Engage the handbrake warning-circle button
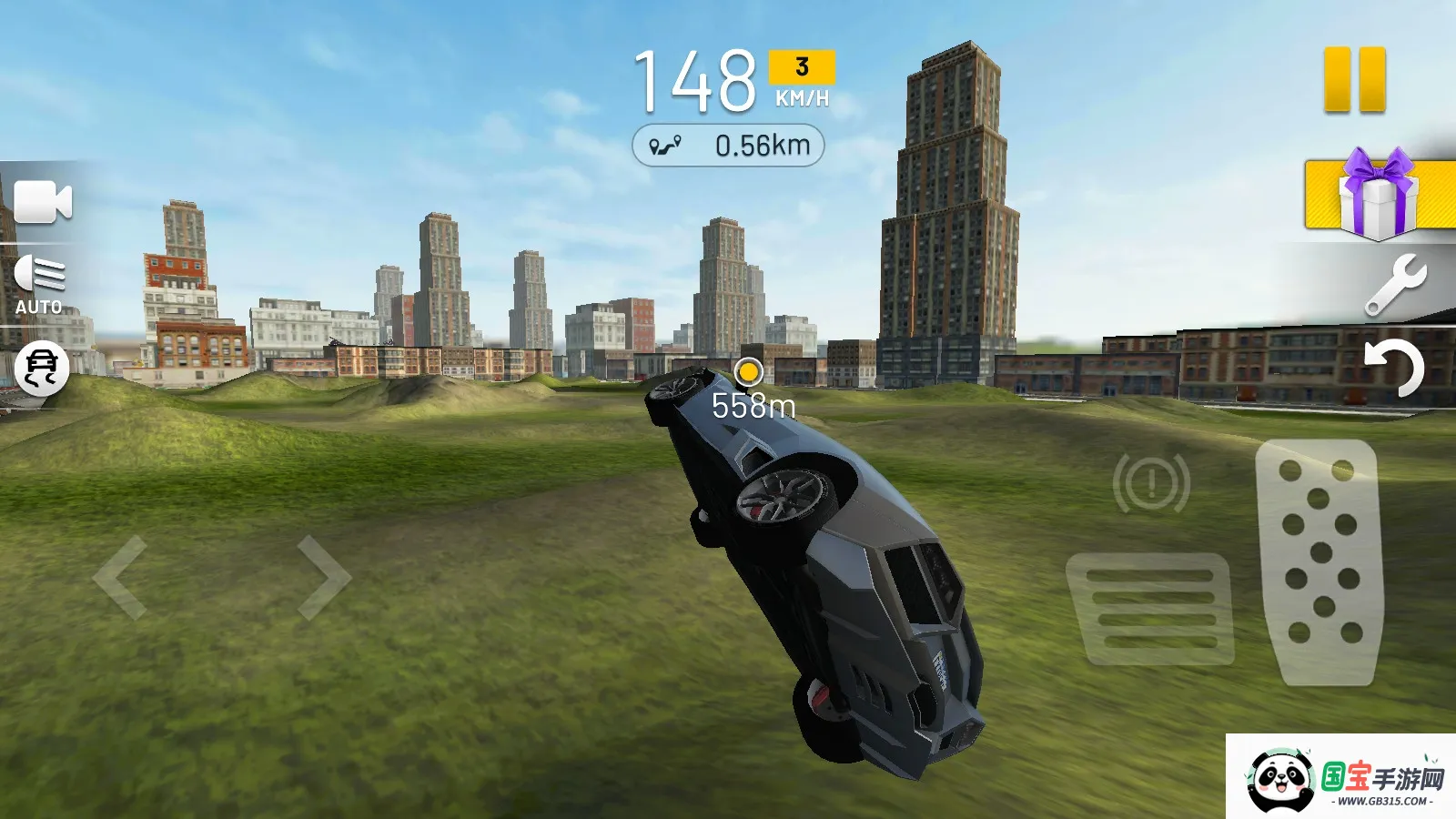The width and height of the screenshot is (1456, 819). pyautogui.click(x=1151, y=483)
